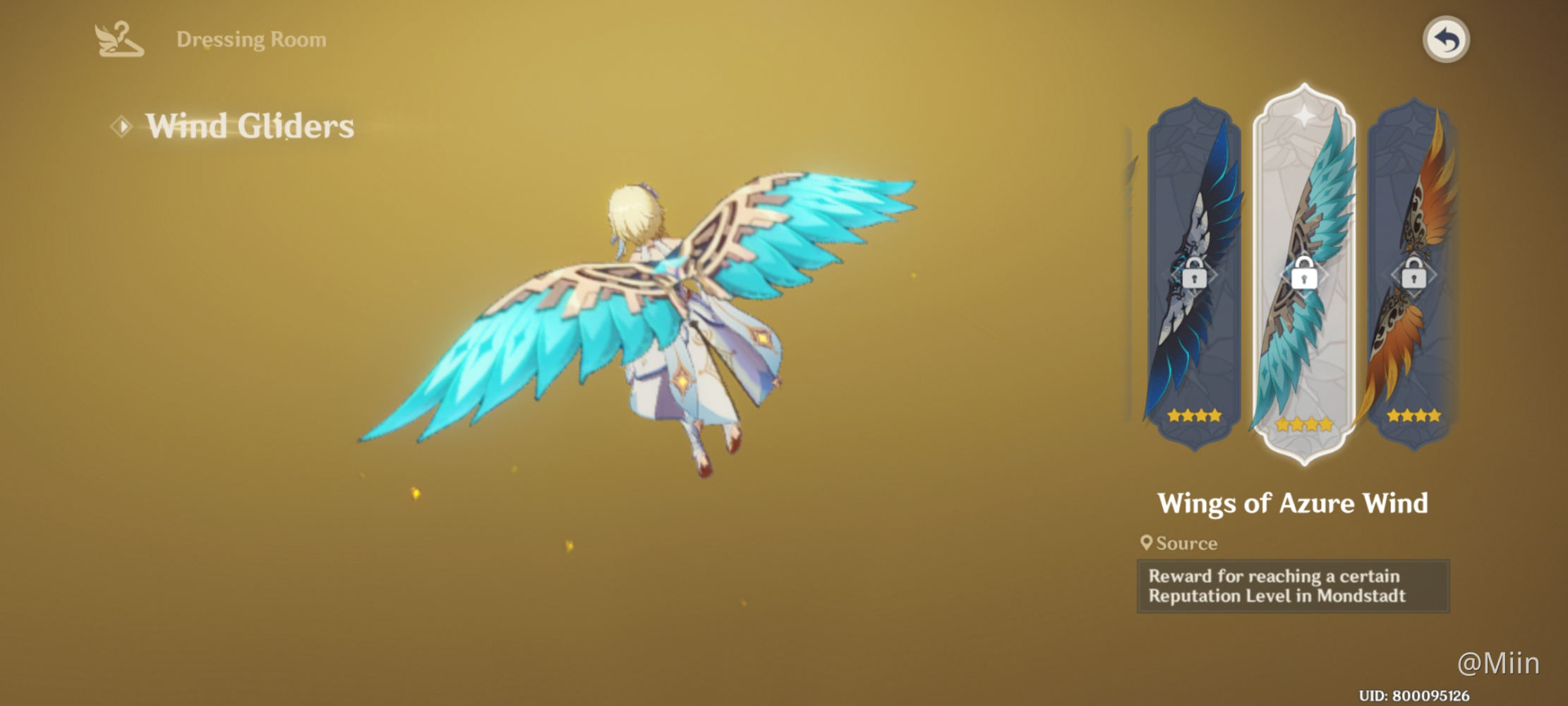Click the diamond icon beside Wind Gliders heading
This screenshot has width=1568, height=706.
[x=121, y=127]
